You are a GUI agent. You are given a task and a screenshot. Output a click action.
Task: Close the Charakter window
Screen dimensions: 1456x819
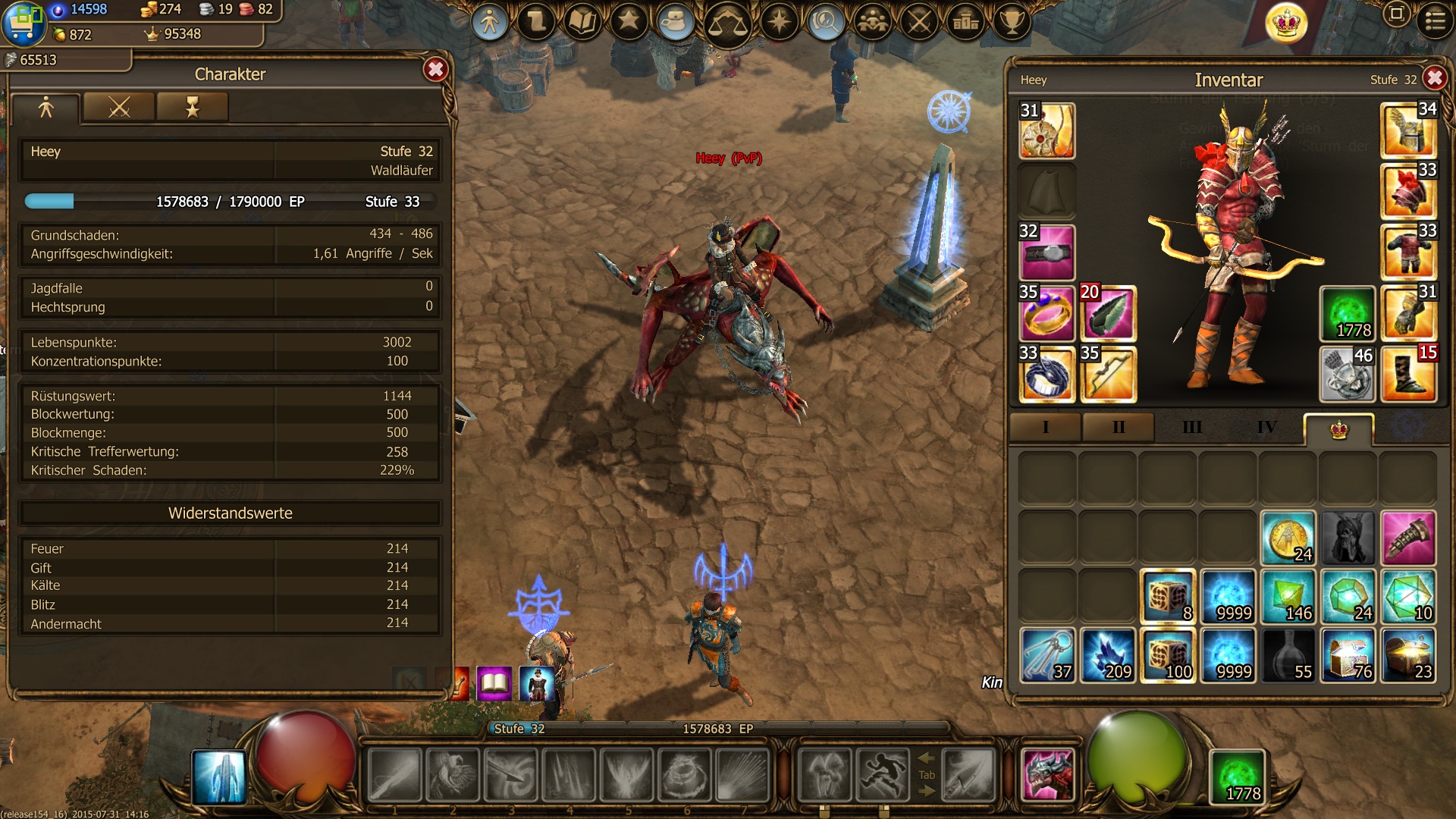[x=435, y=70]
